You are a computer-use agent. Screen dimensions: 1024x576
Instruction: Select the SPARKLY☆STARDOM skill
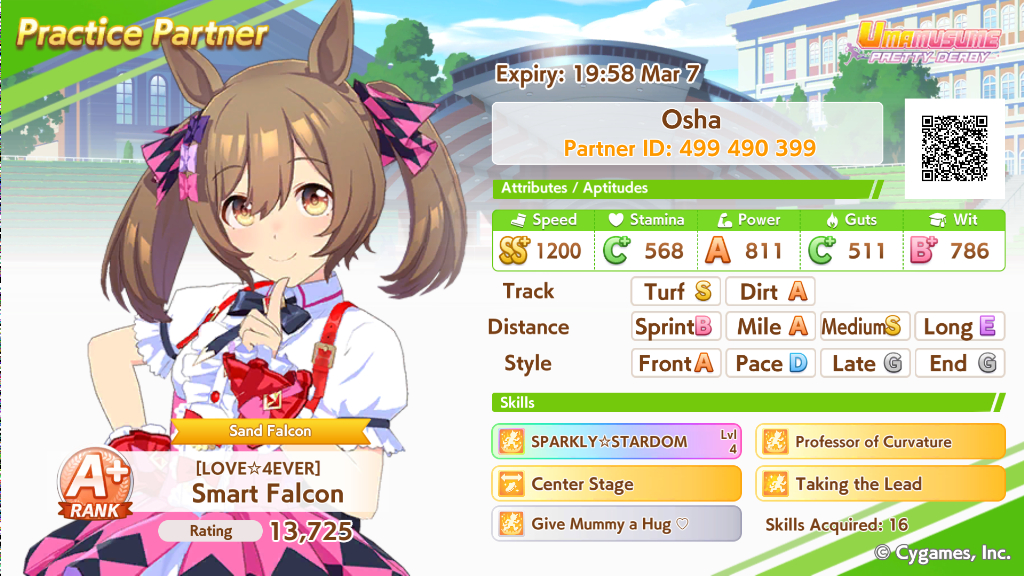pos(616,441)
